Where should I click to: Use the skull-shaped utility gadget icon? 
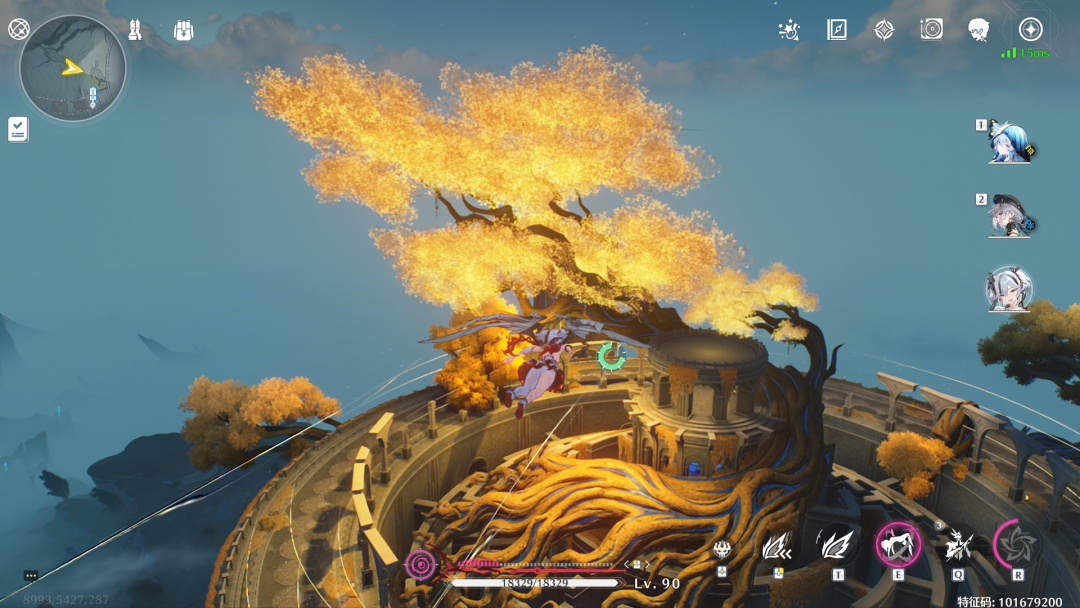point(721,548)
